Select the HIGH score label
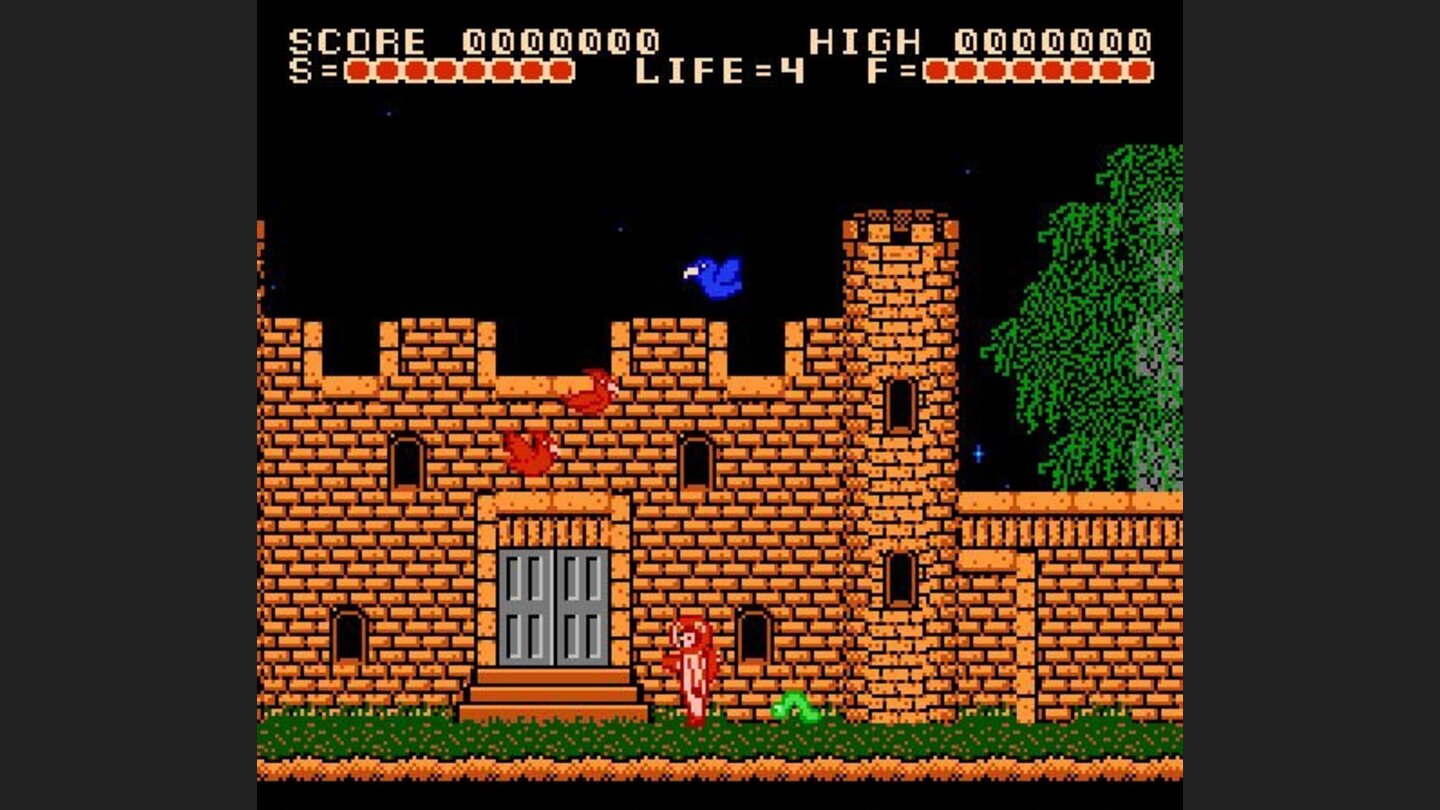 (x=866, y=39)
